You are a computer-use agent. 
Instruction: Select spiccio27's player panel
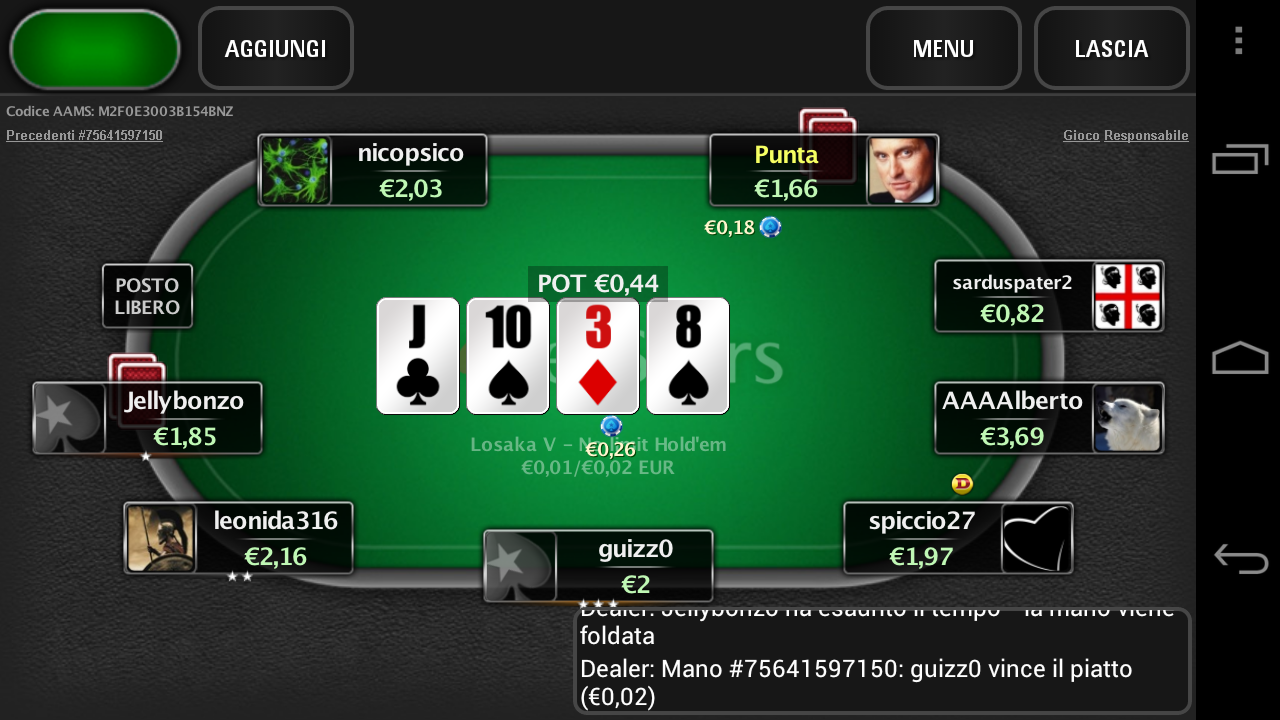click(x=957, y=538)
